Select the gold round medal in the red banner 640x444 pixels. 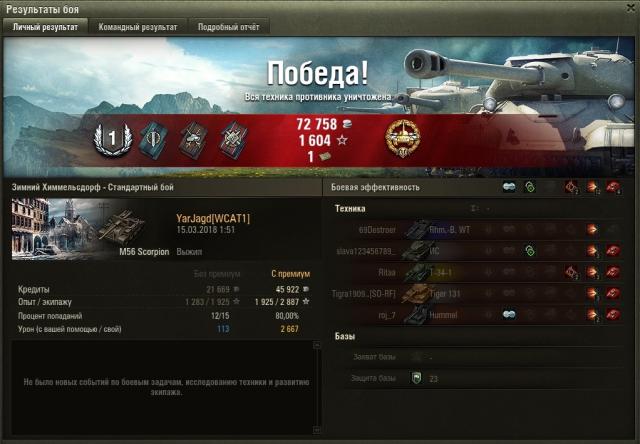(x=402, y=139)
